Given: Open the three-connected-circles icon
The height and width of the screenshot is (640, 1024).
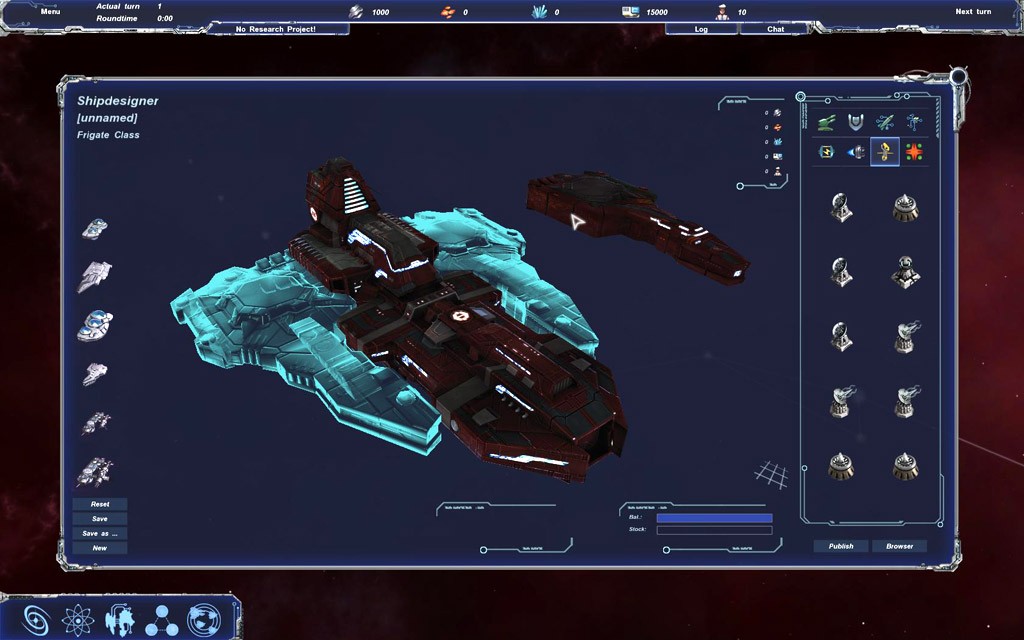Looking at the screenshot, I should point(161,620).
